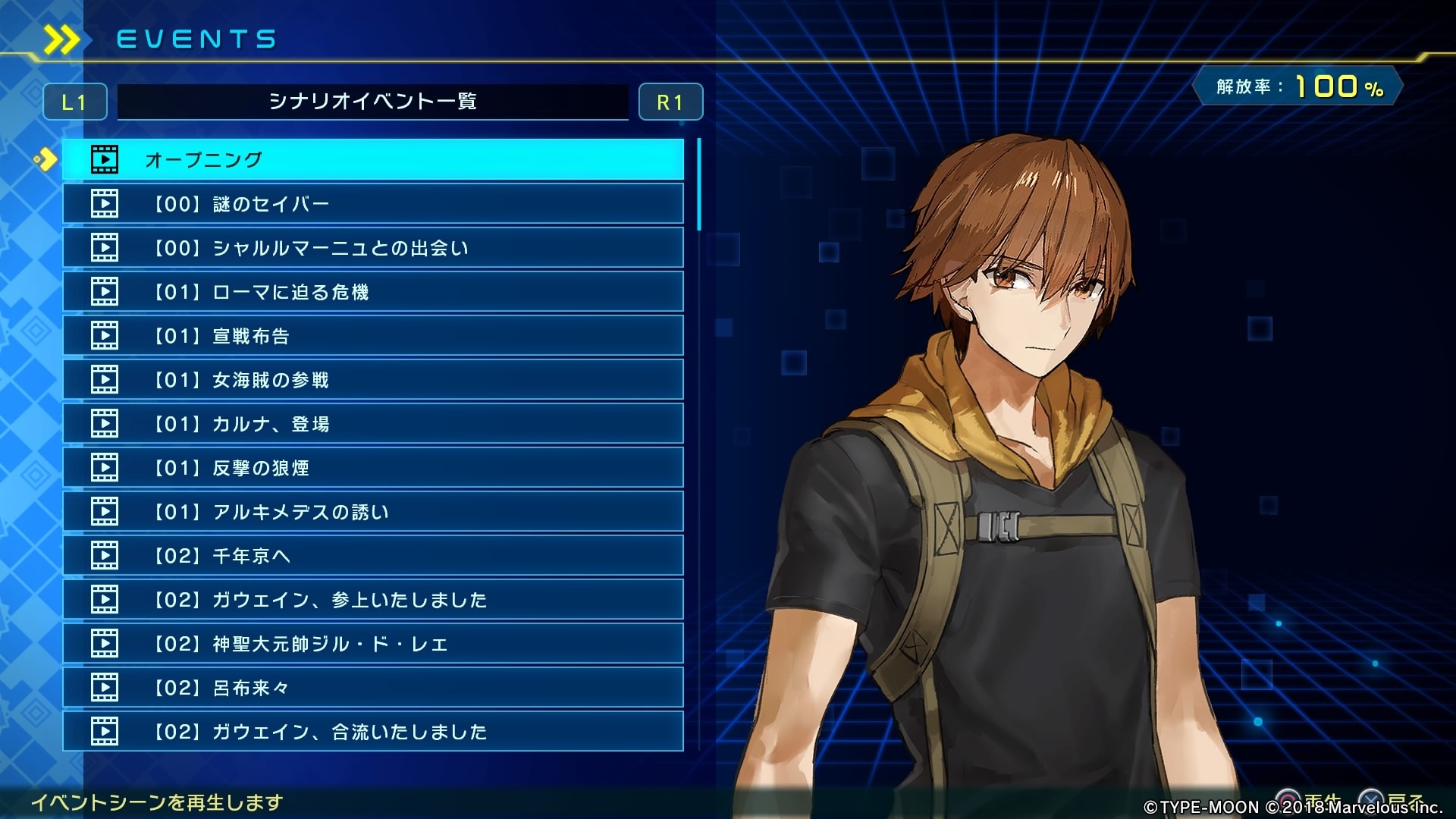Viewport: 1456px width, 819px height.
Task: Play the 千年京へ event scene
Action: (x=372, y=555)
